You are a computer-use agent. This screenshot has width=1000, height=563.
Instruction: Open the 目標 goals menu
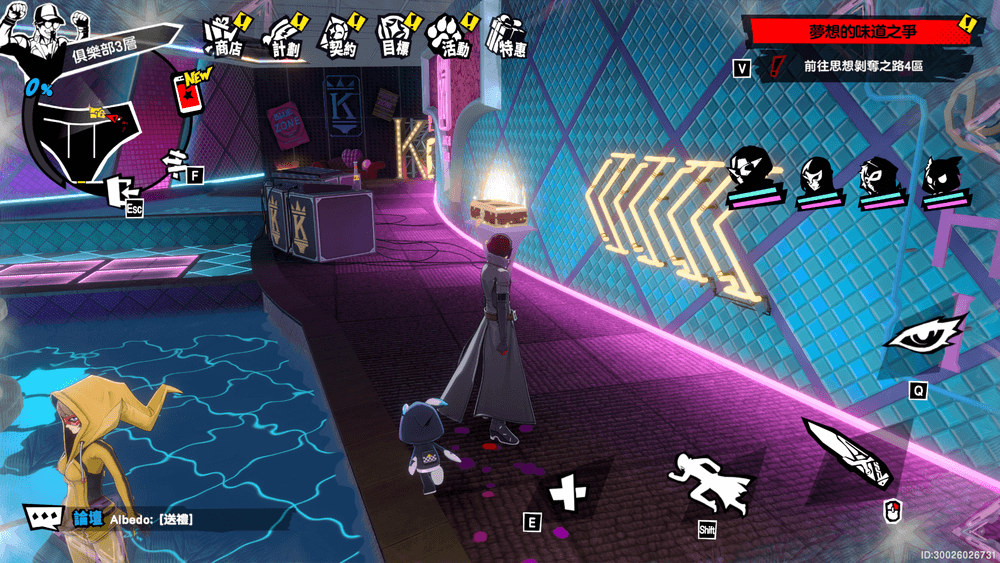[x=395, y=37]
